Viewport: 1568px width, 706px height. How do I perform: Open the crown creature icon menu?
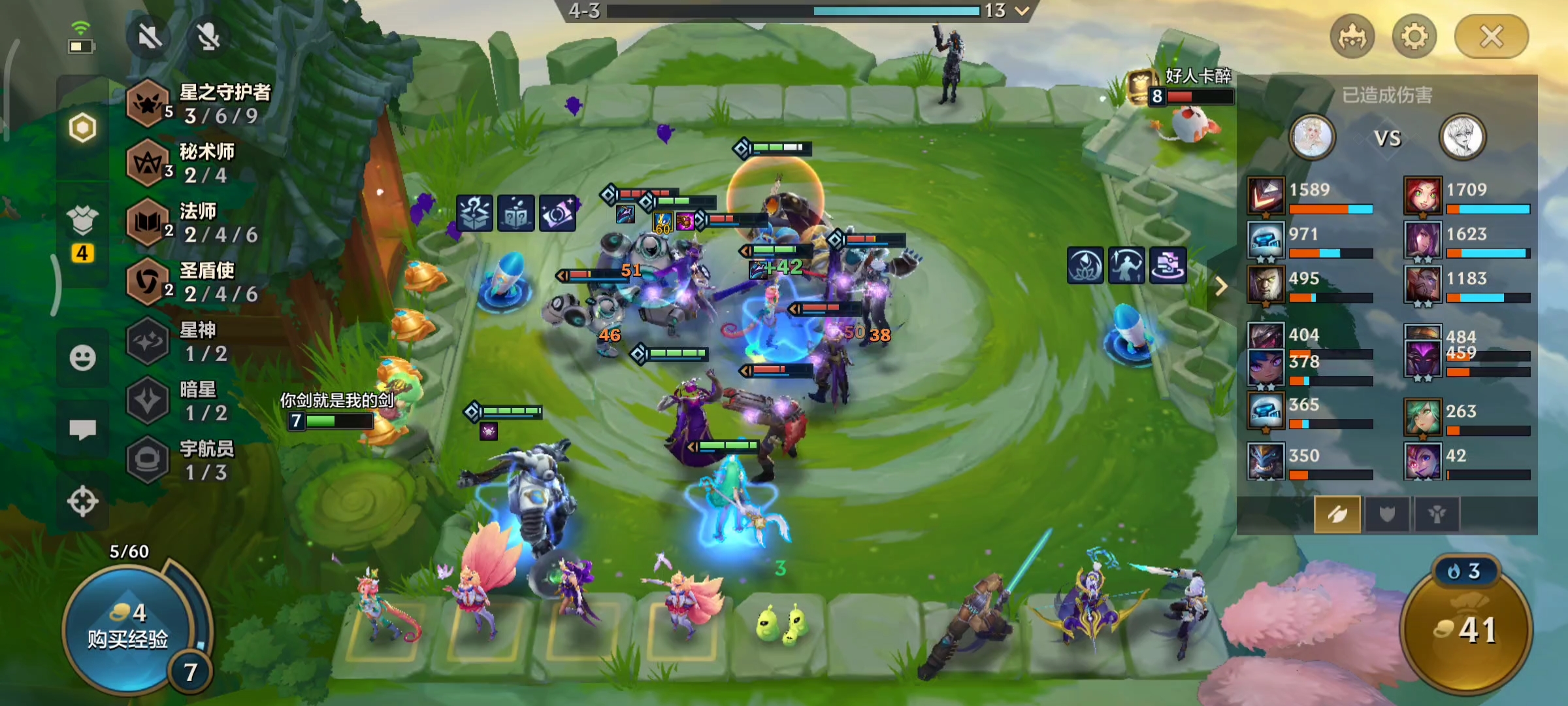(1352, 37)
